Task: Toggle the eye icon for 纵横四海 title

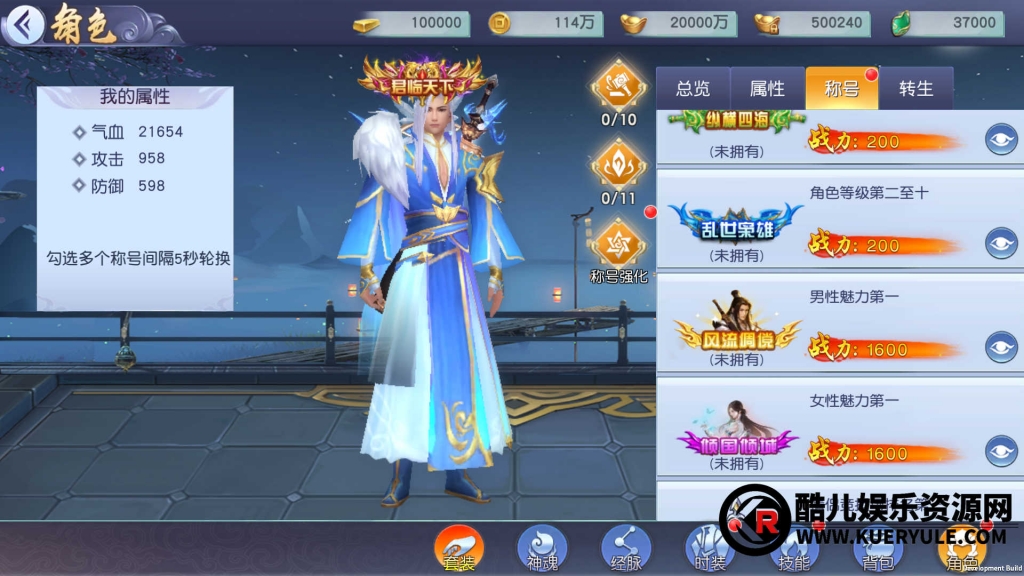Action: 1001,139
